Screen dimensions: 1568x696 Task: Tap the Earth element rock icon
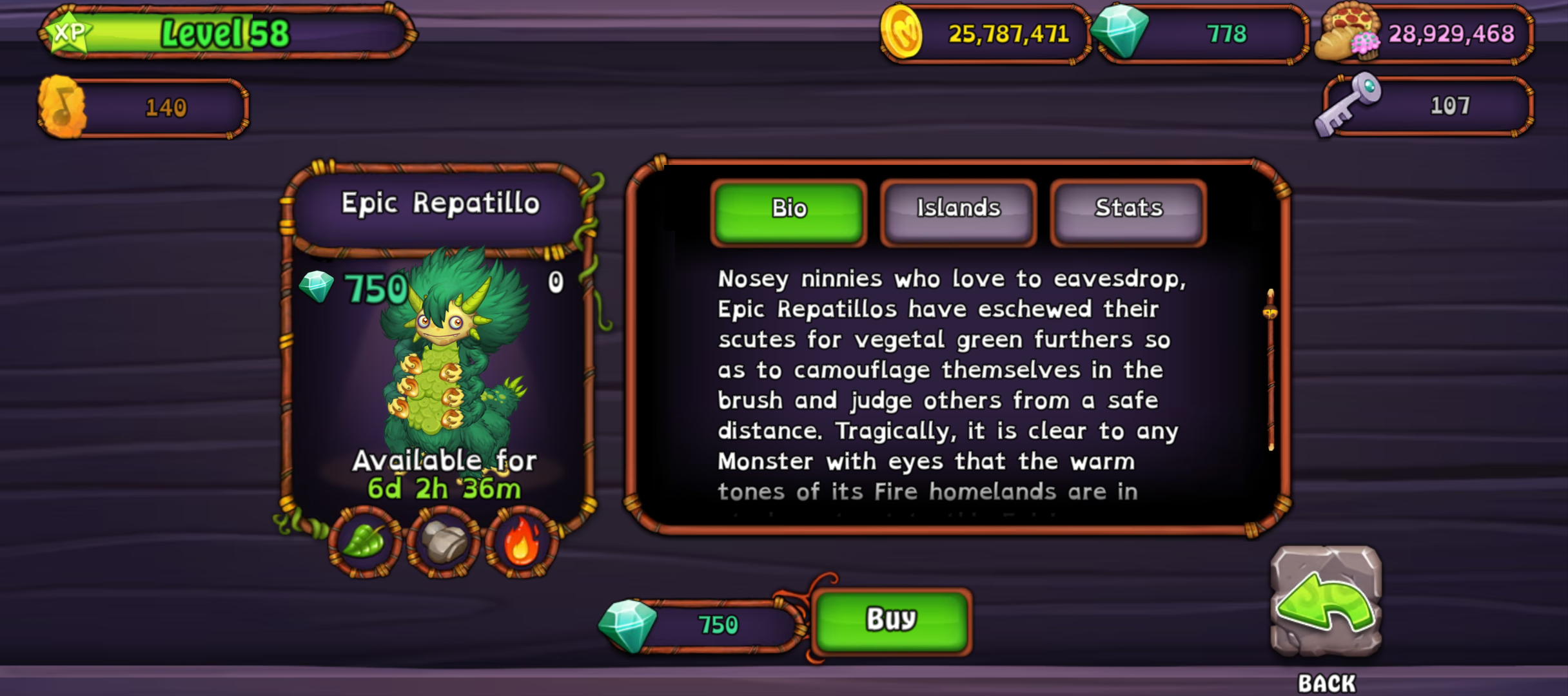tap(443, 543)
